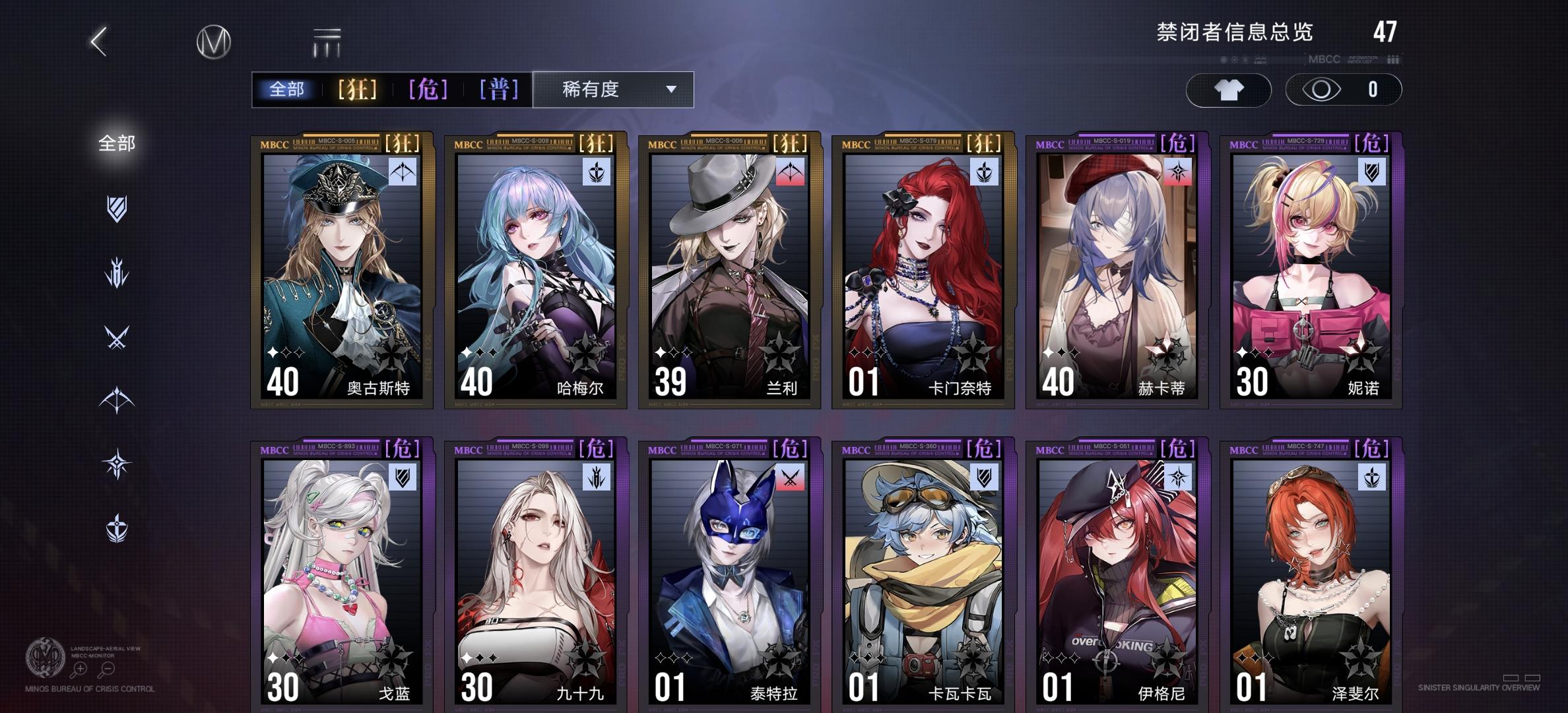The height and width of the screenshot is (713, 1568).
Task: Click the list sort icon beside the logo
Action: tap(328, 41)
